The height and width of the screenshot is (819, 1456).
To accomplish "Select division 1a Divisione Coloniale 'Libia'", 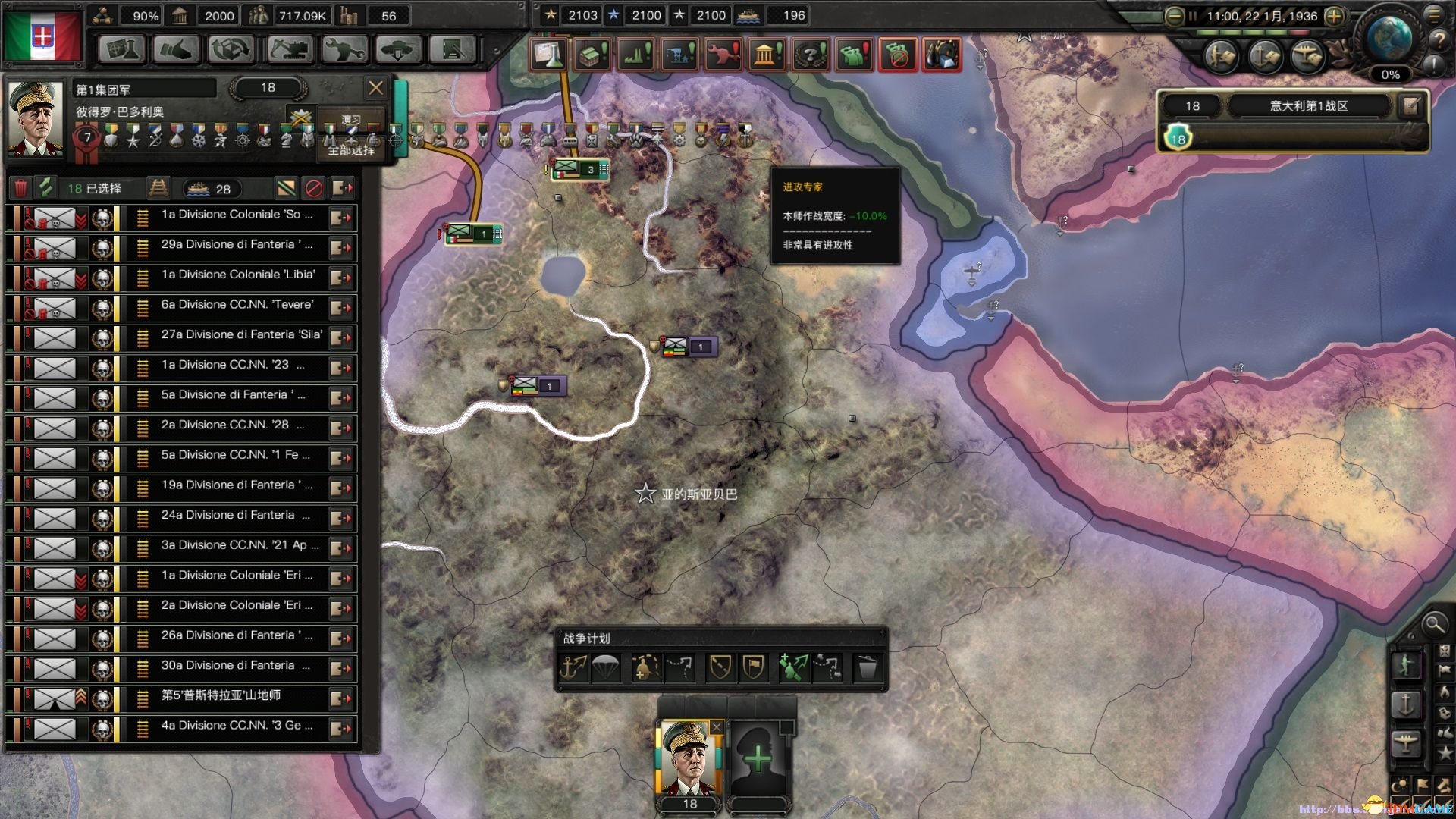I will [x=238, y=275].
